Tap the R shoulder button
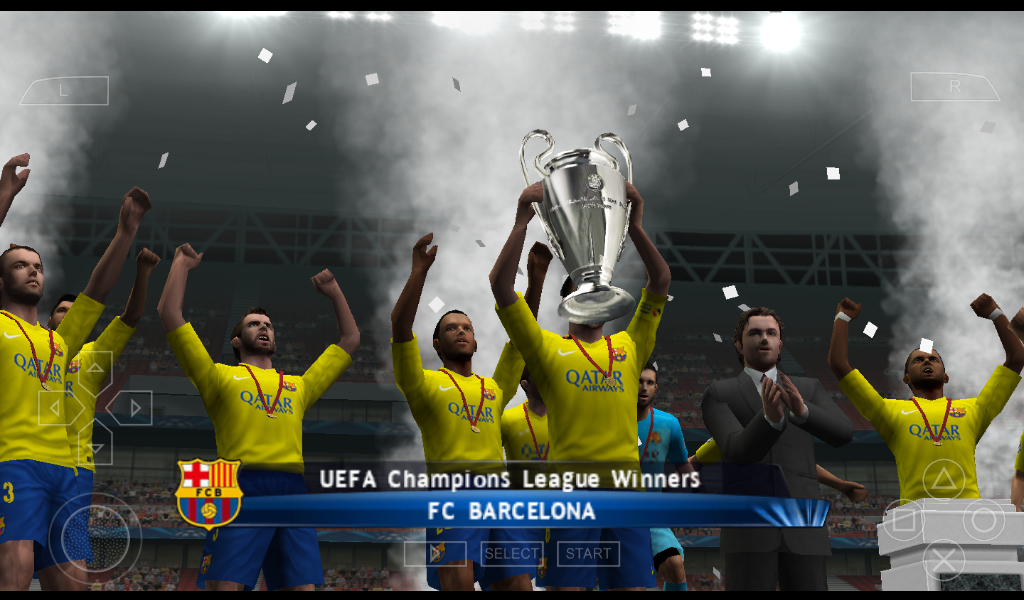 (x=955, y=87)
